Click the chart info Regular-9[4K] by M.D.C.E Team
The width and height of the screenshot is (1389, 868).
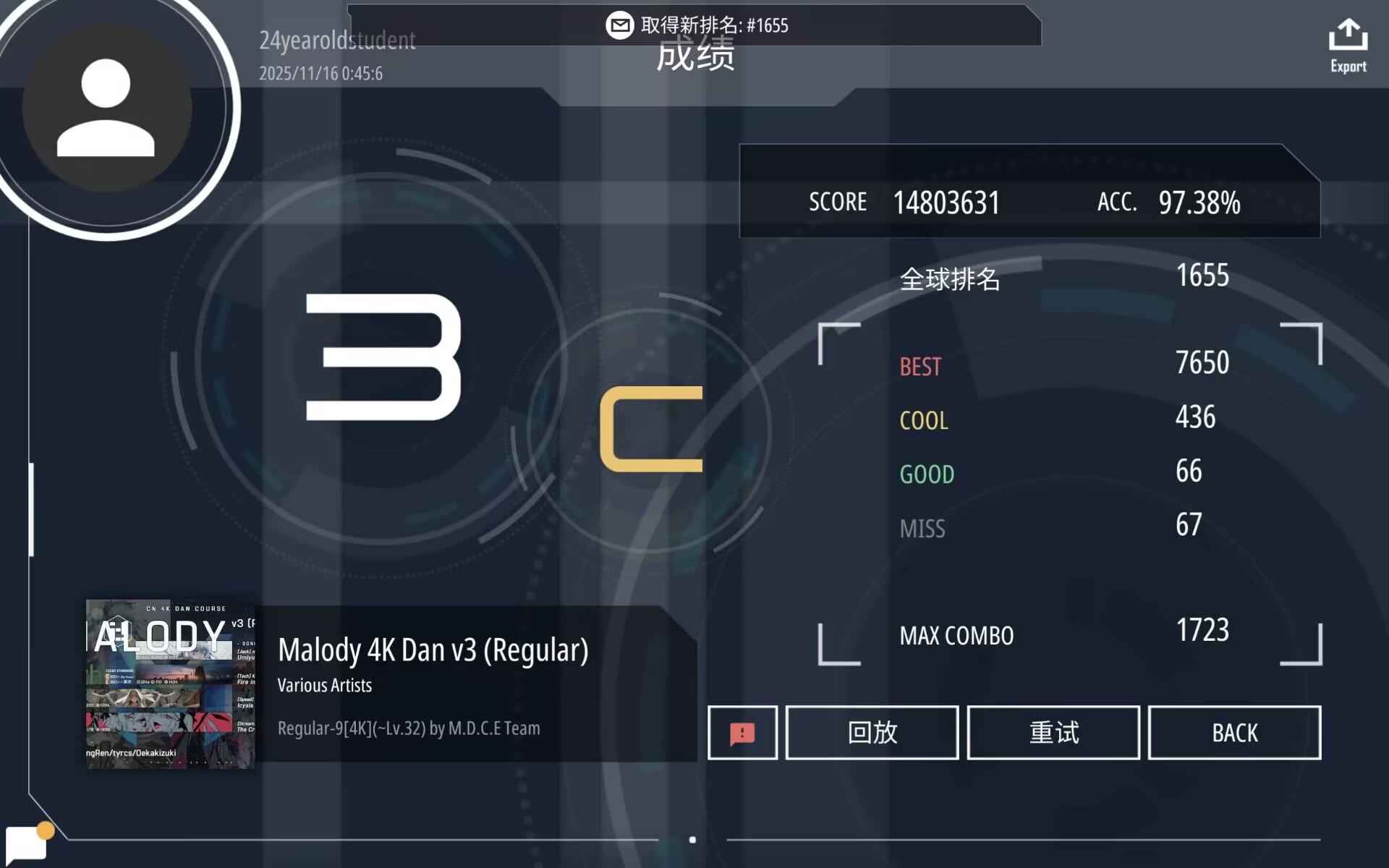(408, 728)
